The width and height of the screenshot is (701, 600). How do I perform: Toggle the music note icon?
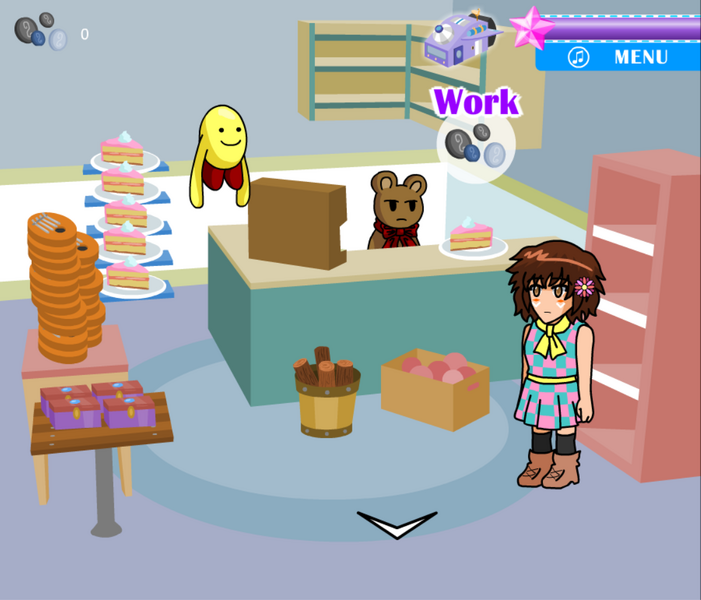pyautogui.click(x=579, y=57)
